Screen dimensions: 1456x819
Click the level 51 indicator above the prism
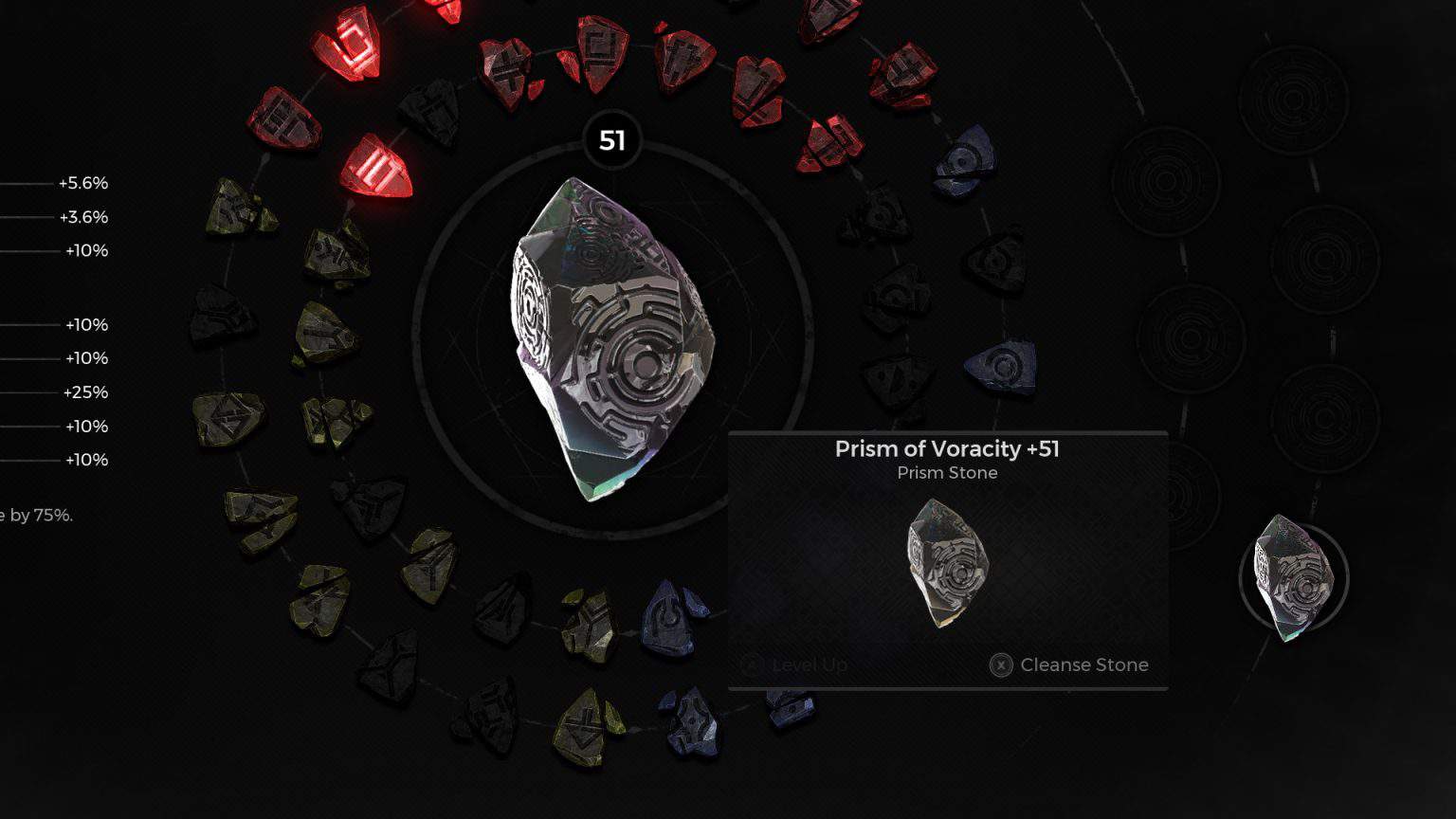pyautogui.click(x=611, y=140)
